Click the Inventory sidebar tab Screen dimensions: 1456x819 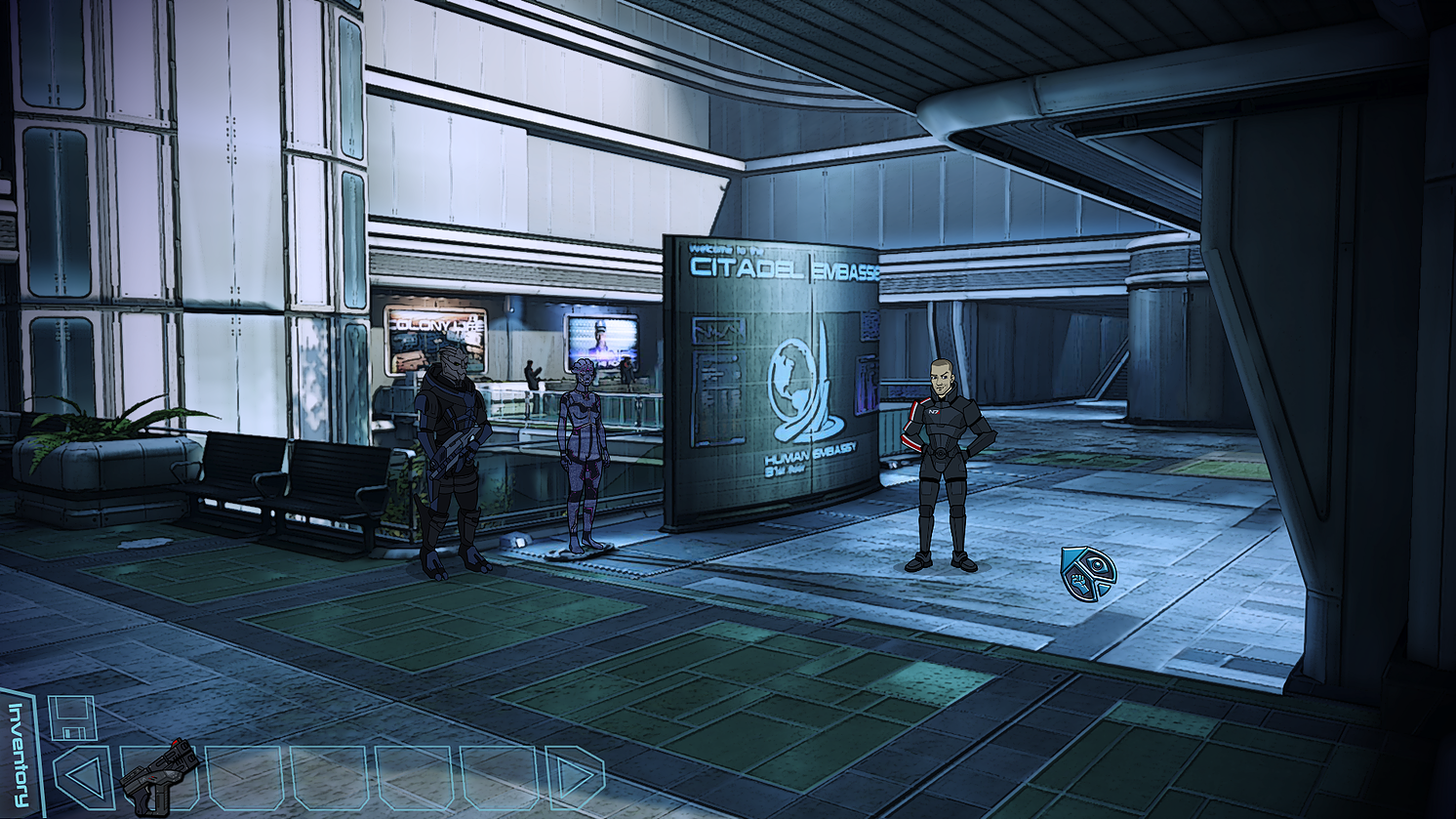tap(18, 752)
